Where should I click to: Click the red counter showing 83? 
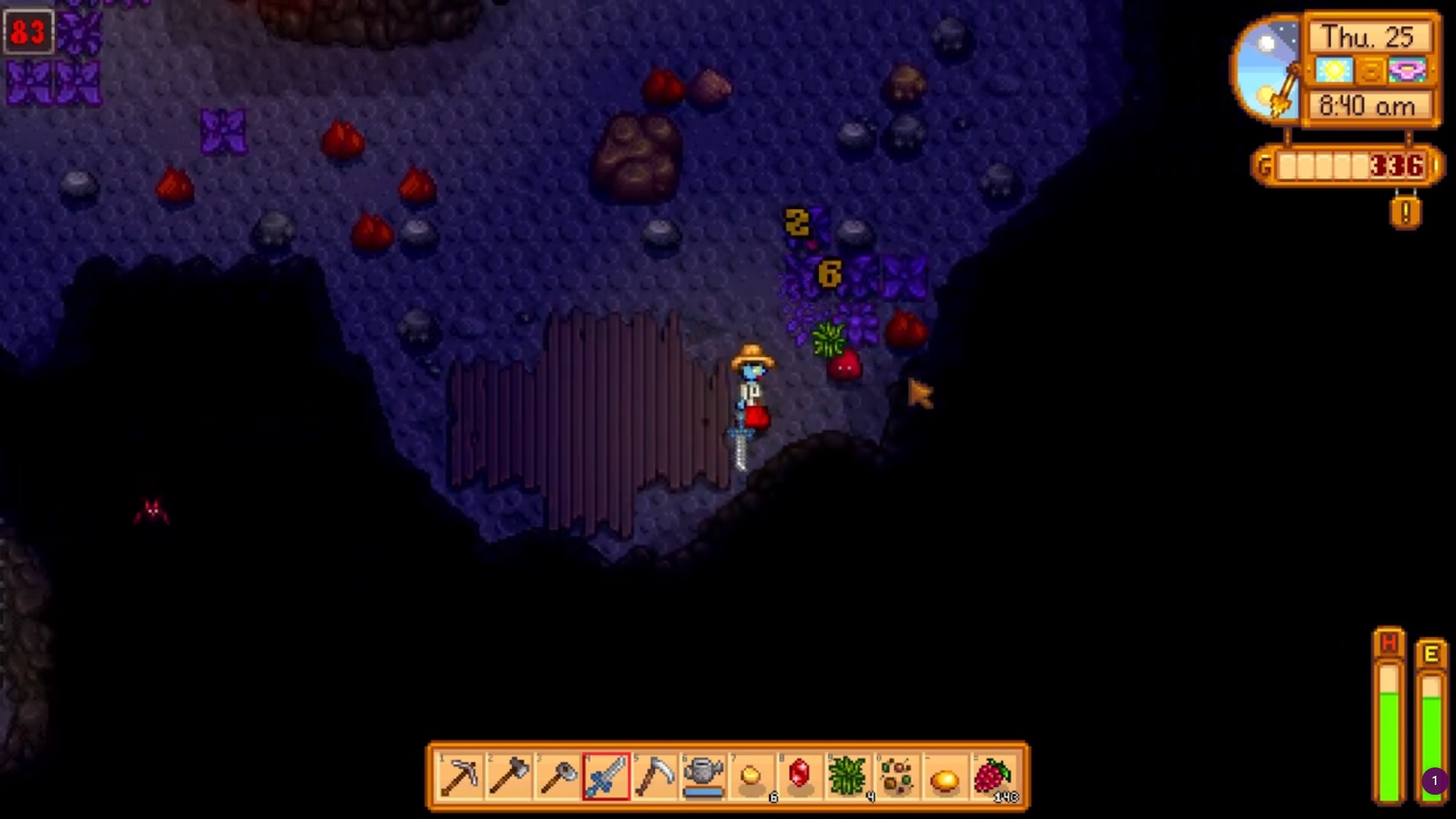29,32
